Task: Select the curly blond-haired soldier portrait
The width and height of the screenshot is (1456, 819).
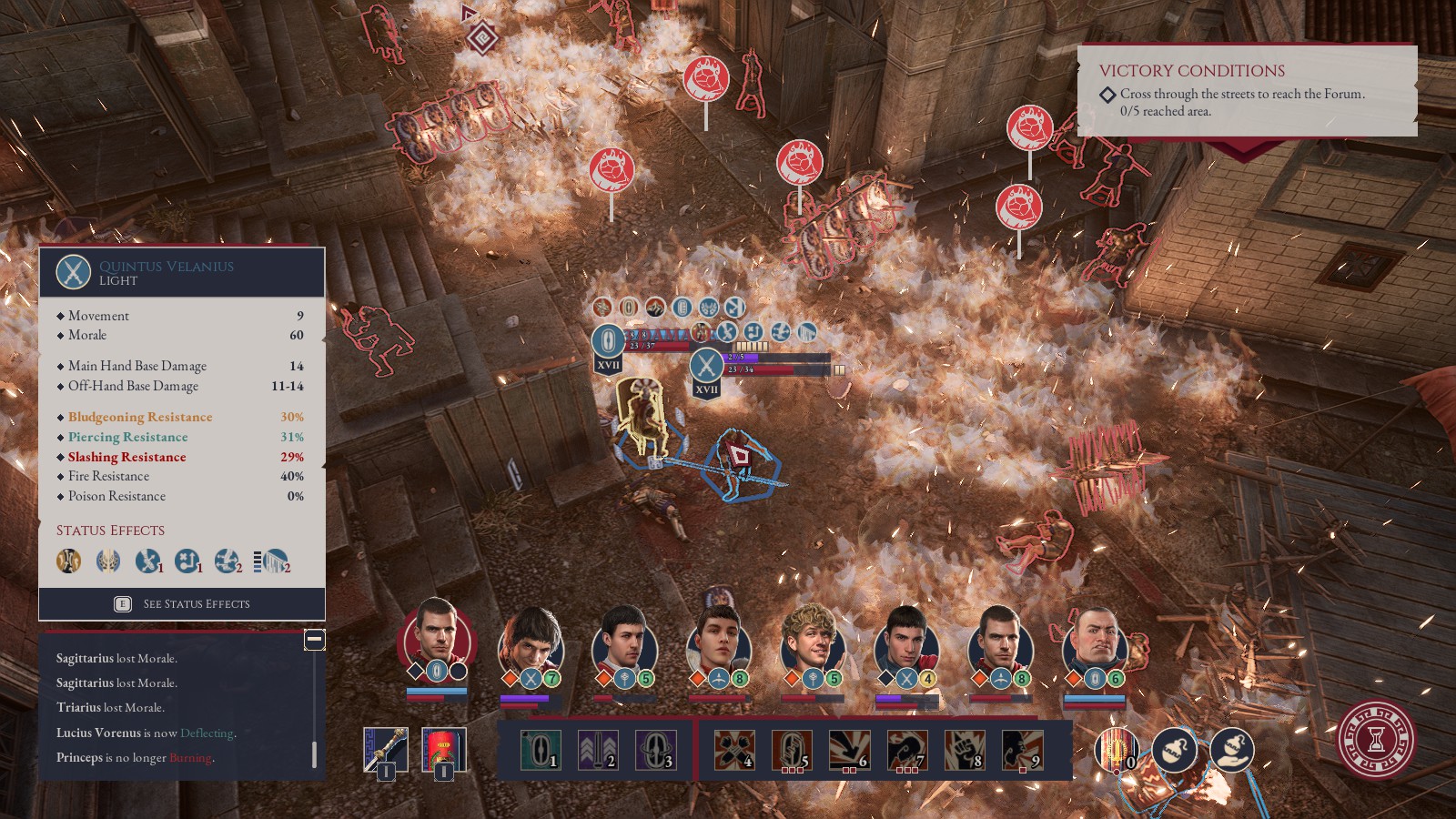Action: [812, 642]
